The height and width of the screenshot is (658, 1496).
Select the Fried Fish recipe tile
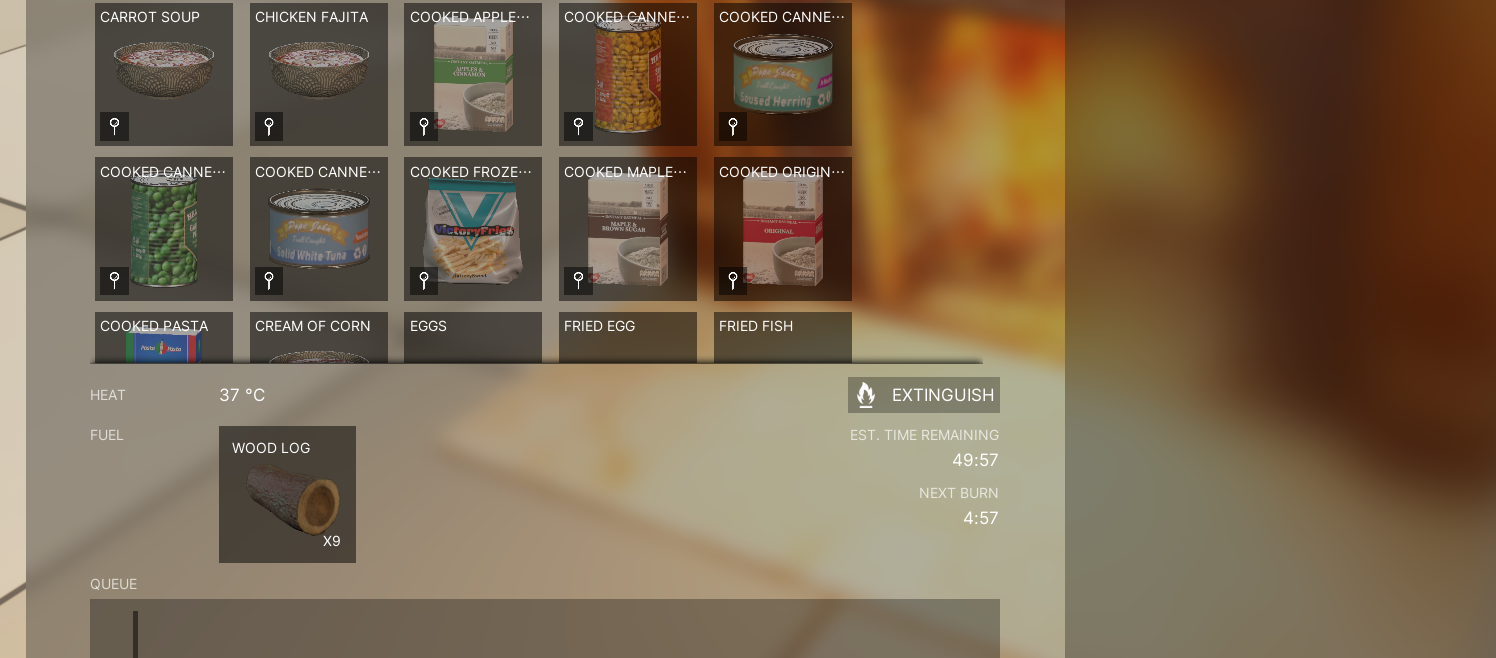(782, 338)
